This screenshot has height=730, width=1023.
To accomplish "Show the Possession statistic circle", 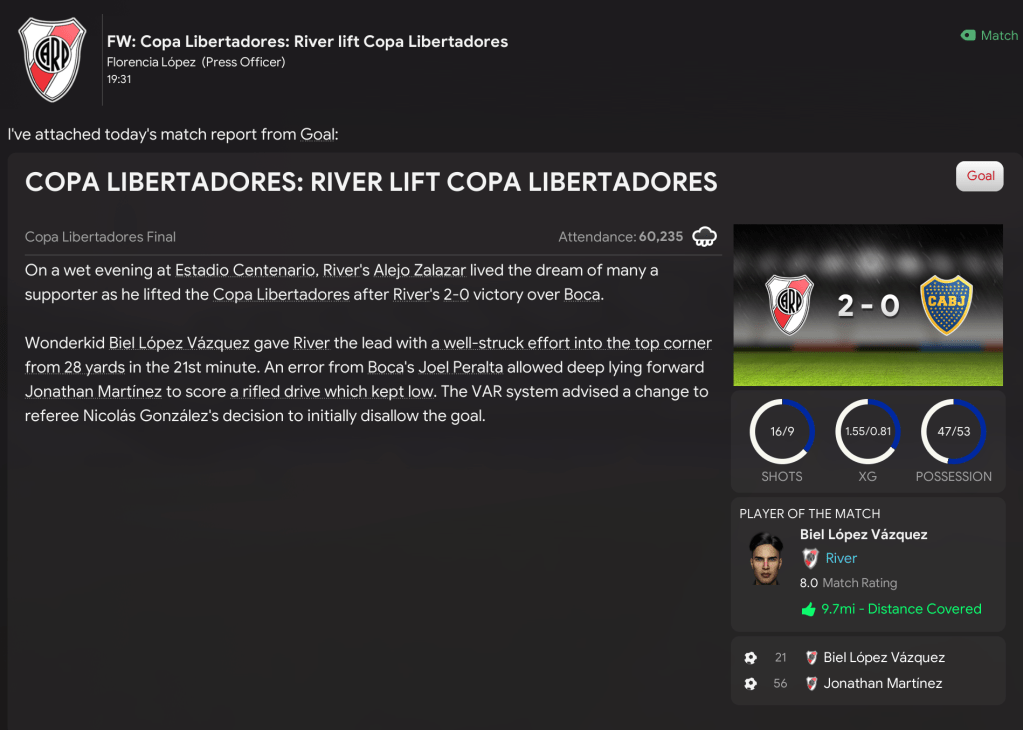I will coord(953,432).
